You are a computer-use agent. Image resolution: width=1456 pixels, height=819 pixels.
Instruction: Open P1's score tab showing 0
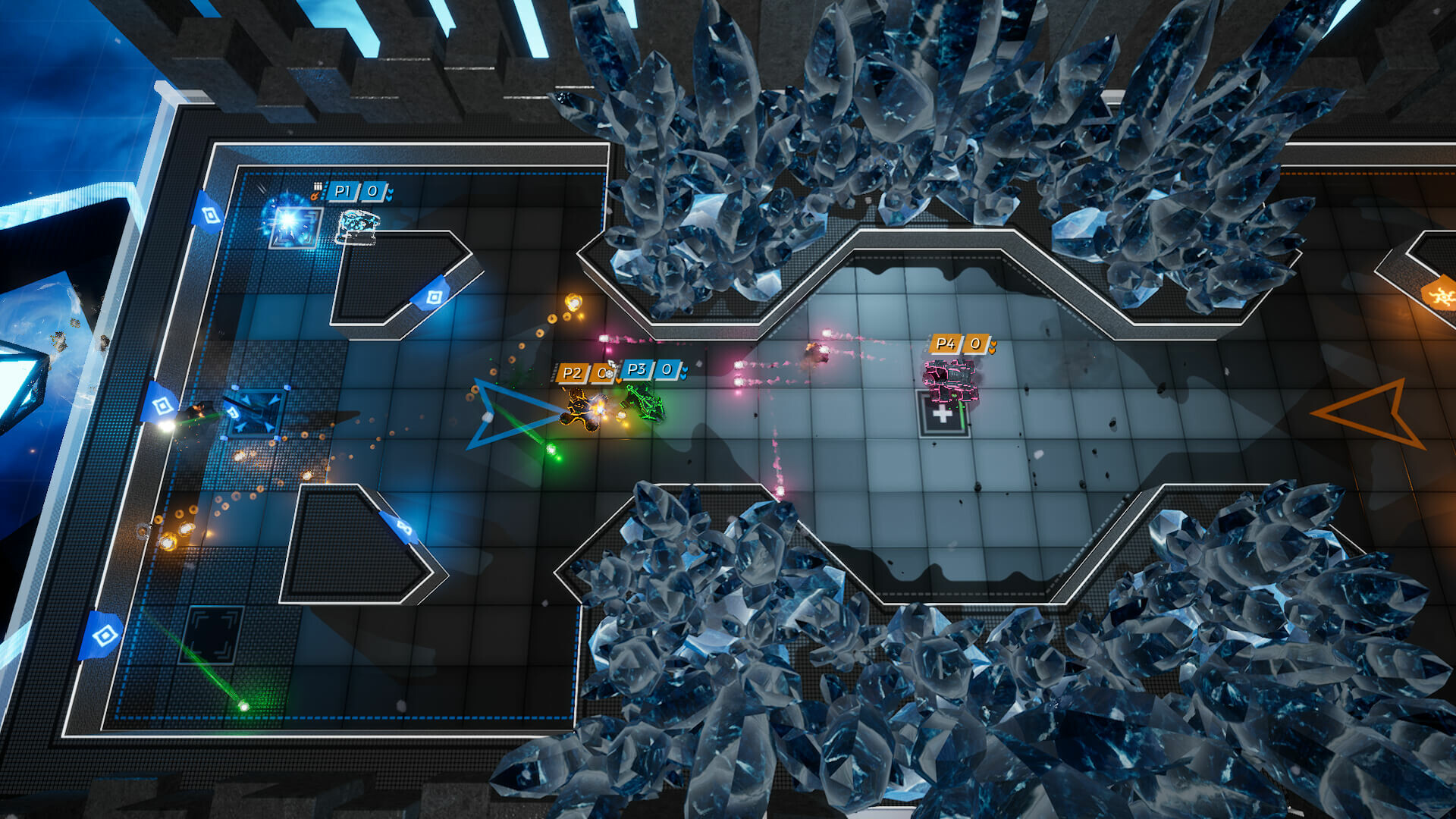point(372,193)
